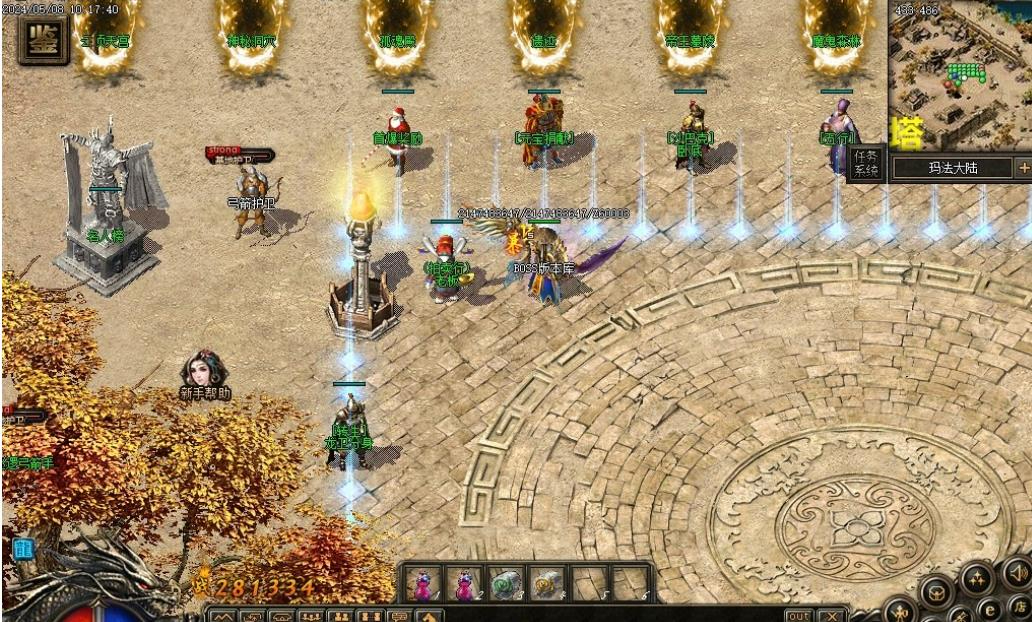Open the 鉴 appraisal button
Screen dimensions: 1032x622
(43, 39)
